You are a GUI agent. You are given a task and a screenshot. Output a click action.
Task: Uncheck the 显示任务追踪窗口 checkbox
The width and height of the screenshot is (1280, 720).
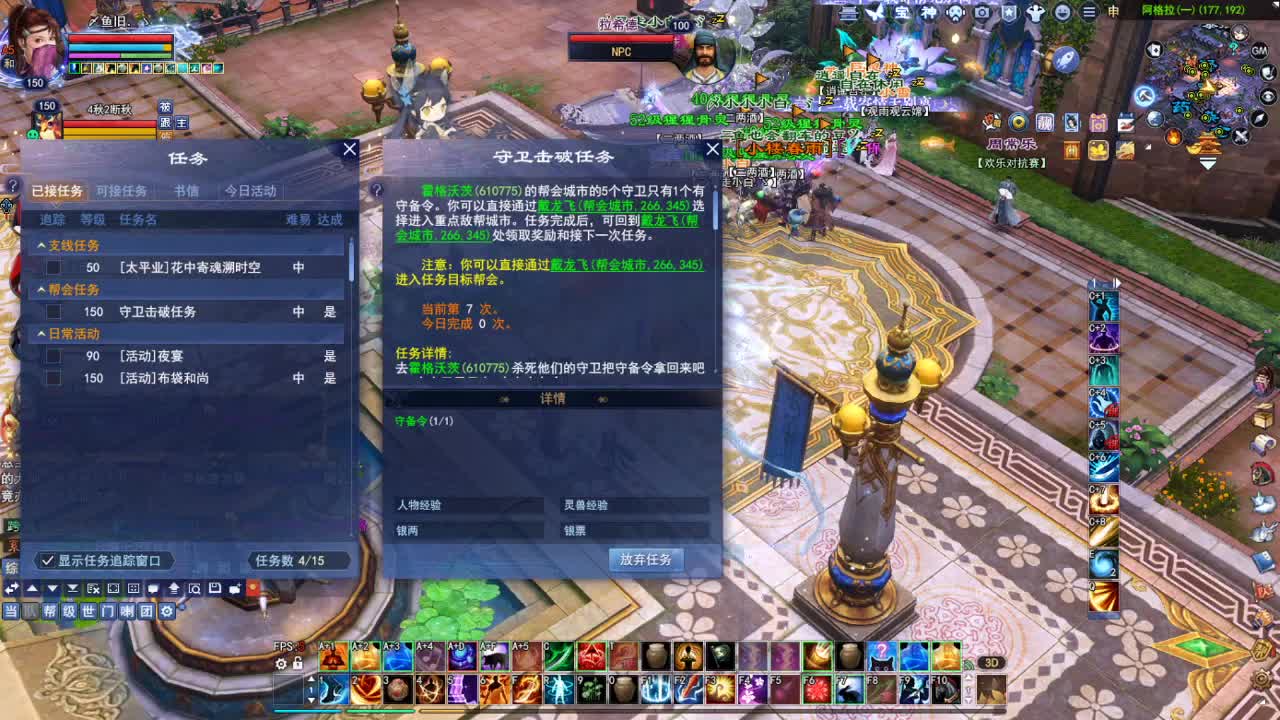click(47, 561)
